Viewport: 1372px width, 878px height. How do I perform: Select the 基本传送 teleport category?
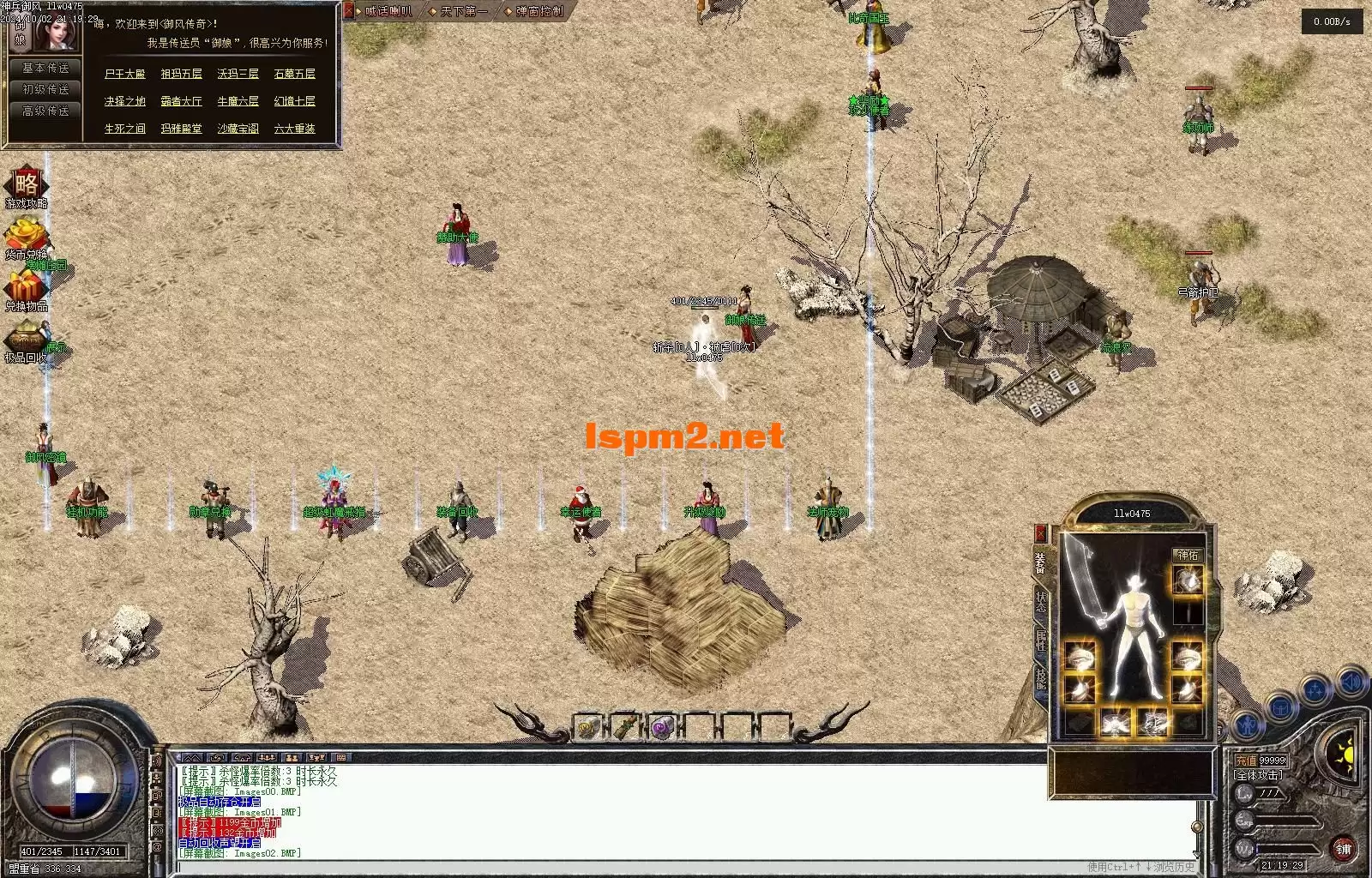45,69
